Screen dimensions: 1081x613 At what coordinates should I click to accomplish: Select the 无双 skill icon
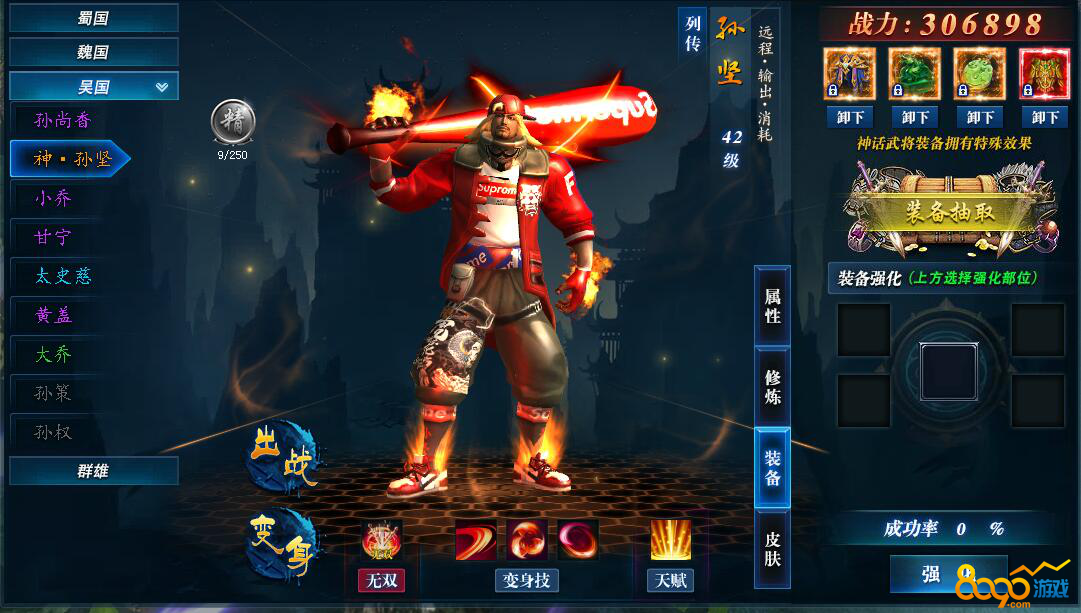(x=381, y=541)
